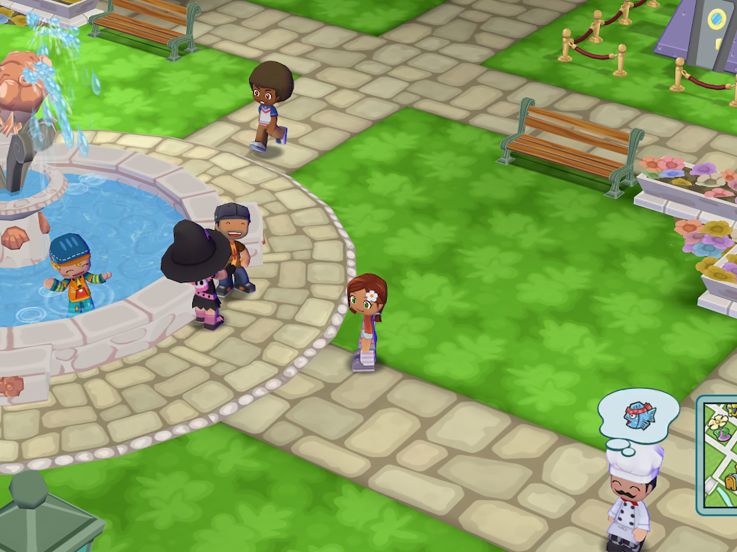Click the chef's fish thought bubble

click(637, 413)
